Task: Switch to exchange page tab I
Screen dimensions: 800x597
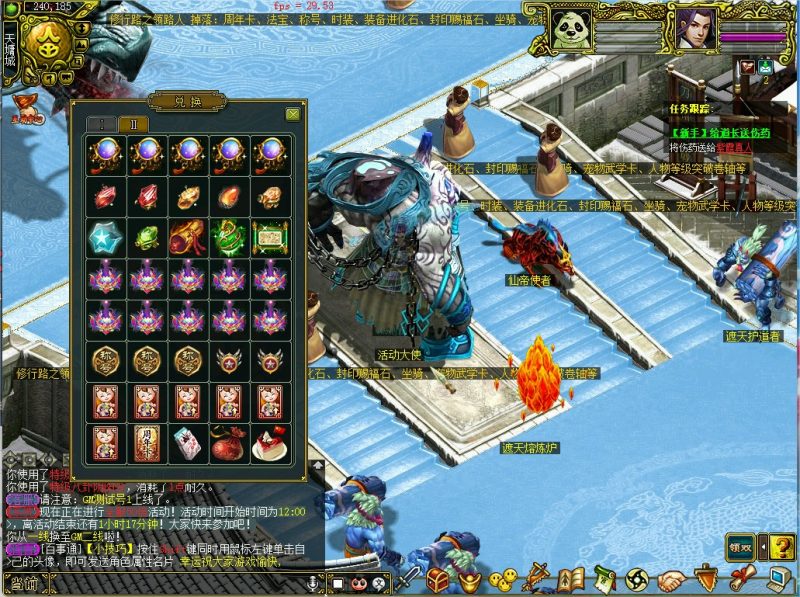Action: 103,124
